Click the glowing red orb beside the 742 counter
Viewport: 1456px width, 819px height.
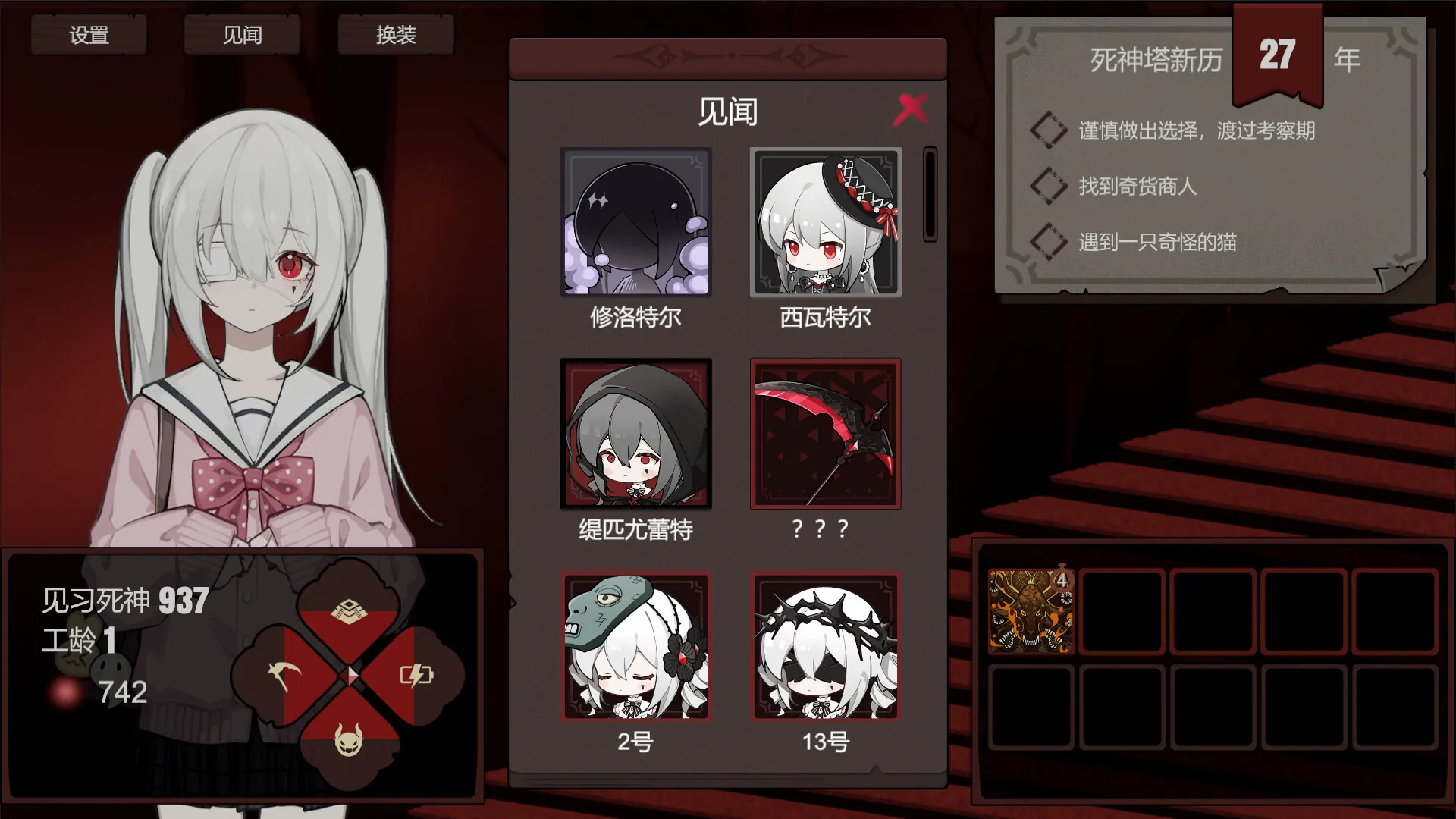tap(63, 692)
